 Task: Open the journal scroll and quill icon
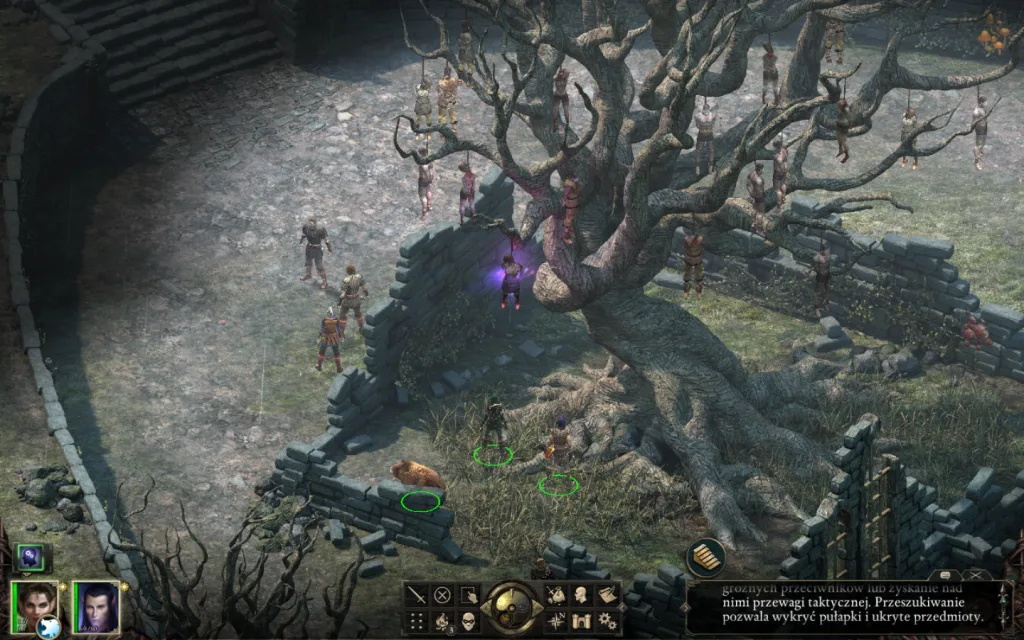click(606, 595)
